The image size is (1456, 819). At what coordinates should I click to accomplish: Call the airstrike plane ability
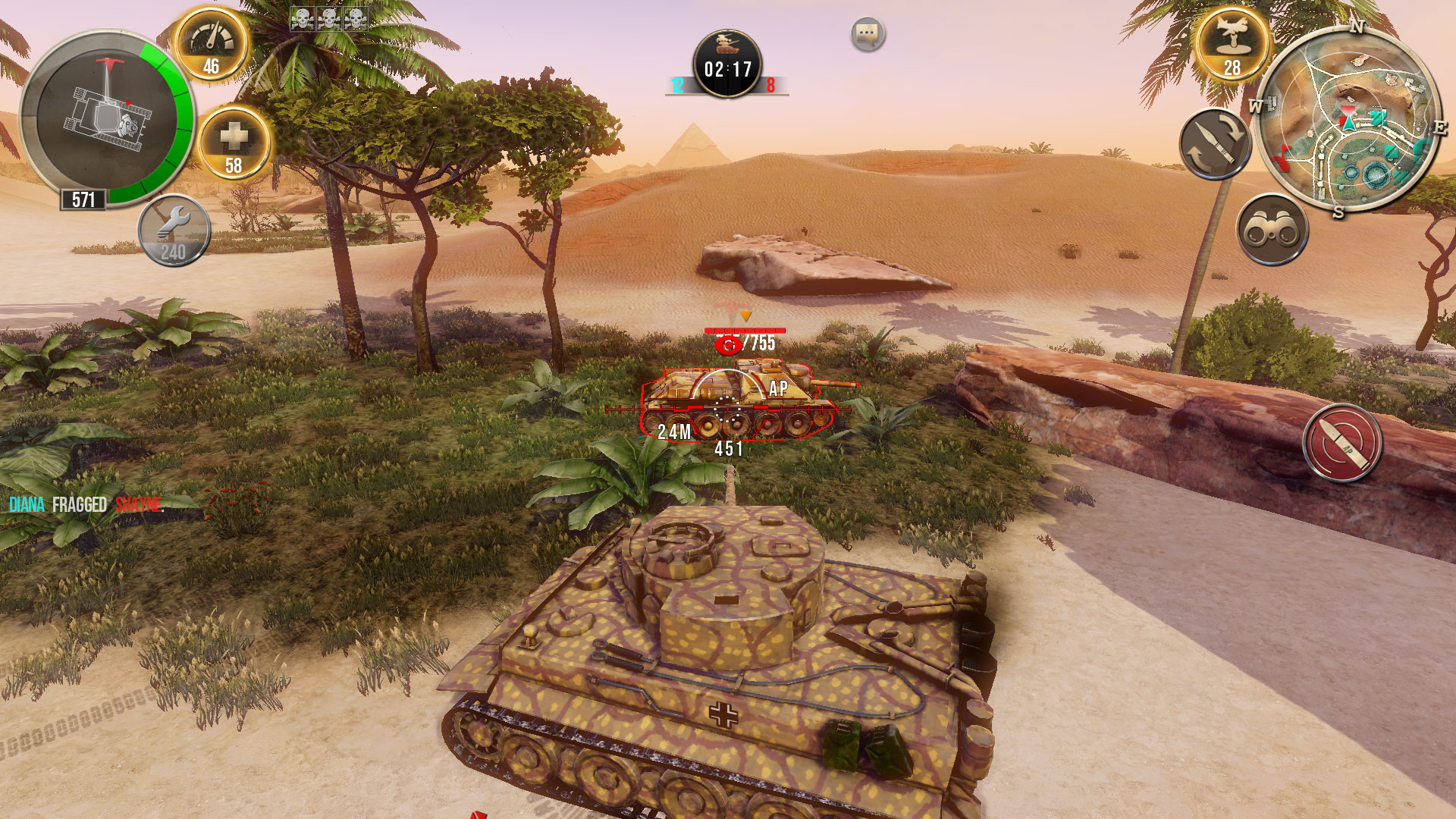click(x=1232, y=43)
